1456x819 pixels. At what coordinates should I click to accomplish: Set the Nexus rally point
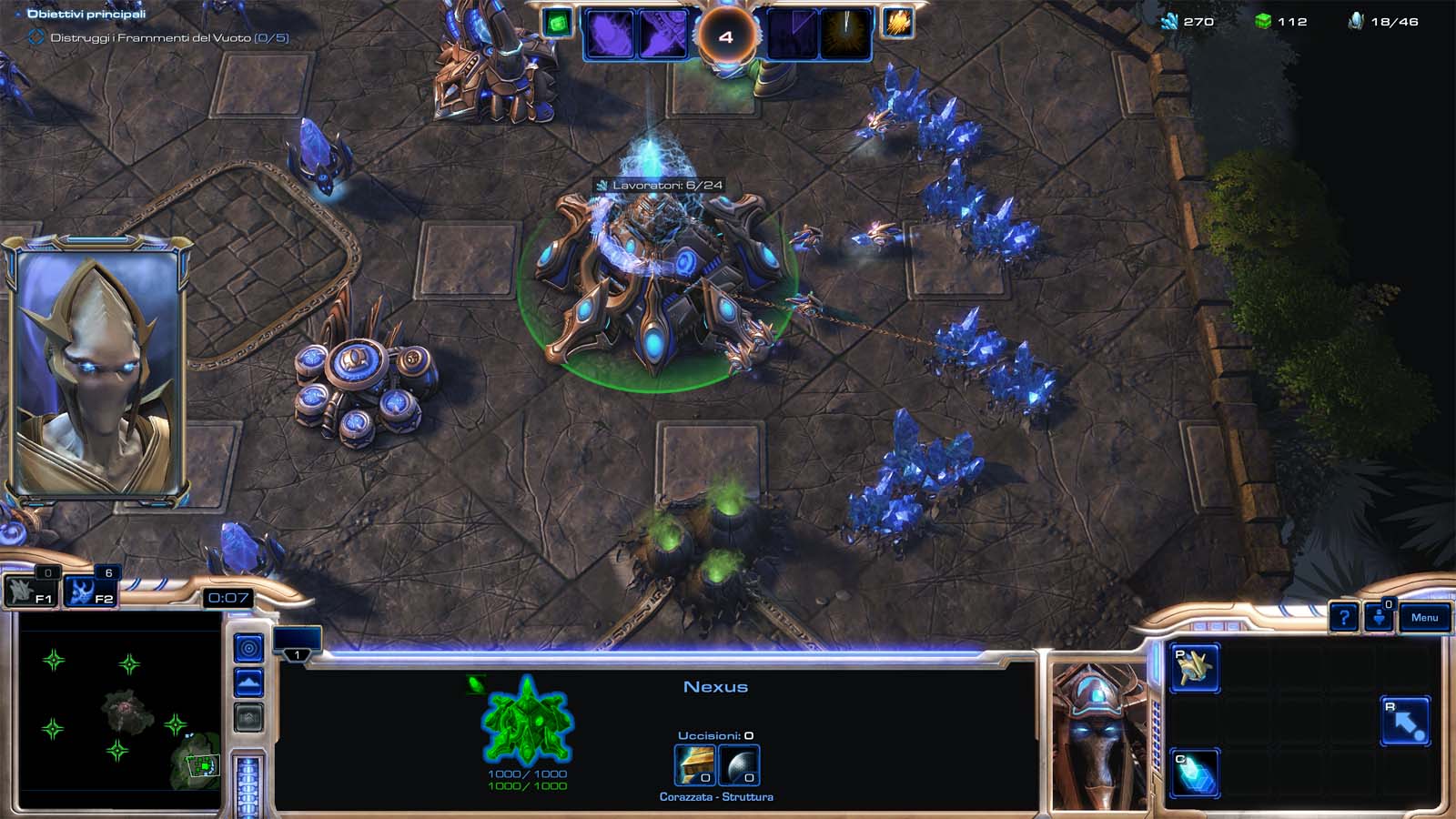coord(1405,721)
